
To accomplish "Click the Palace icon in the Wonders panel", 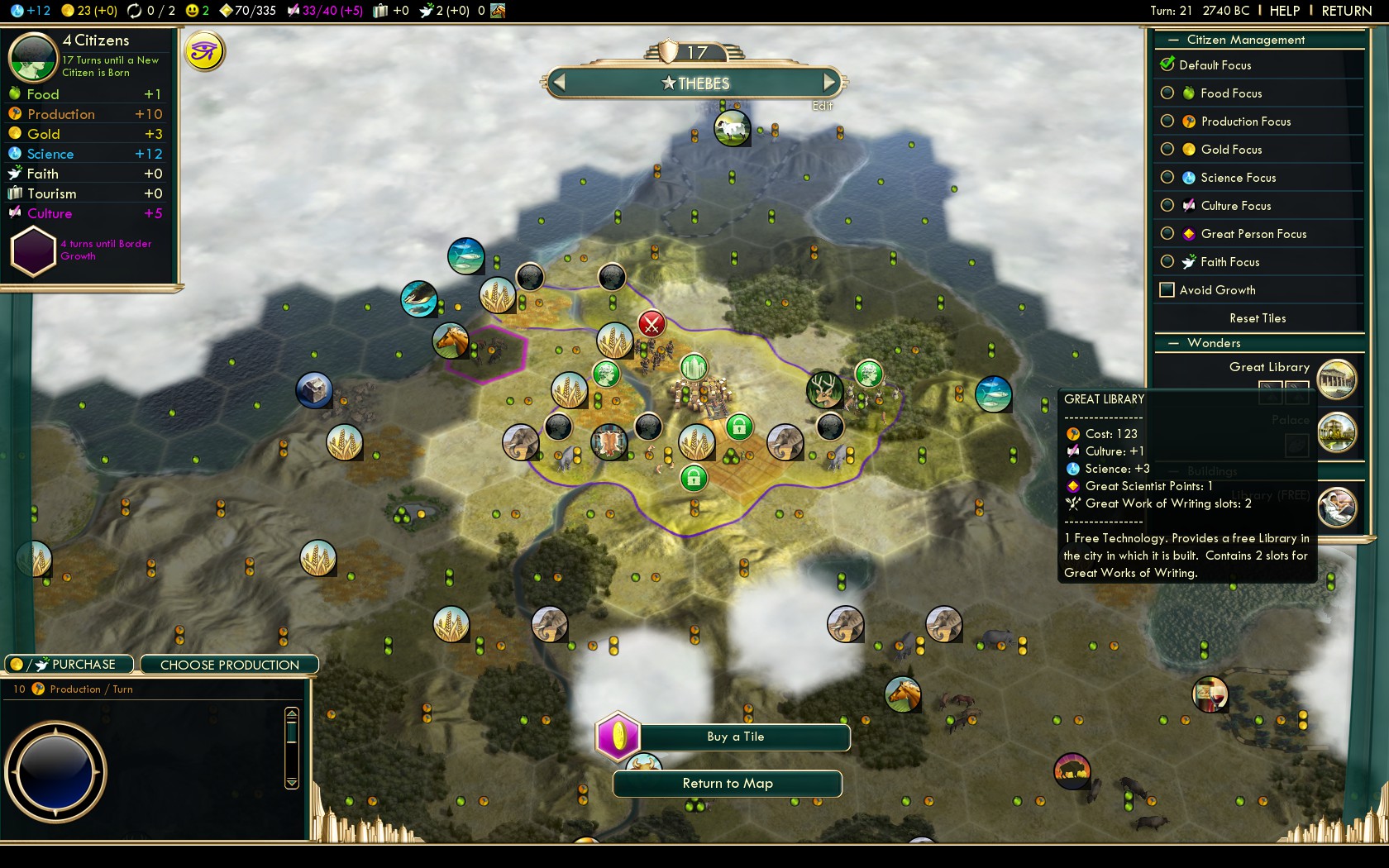I will click(x=1338, y=432).
